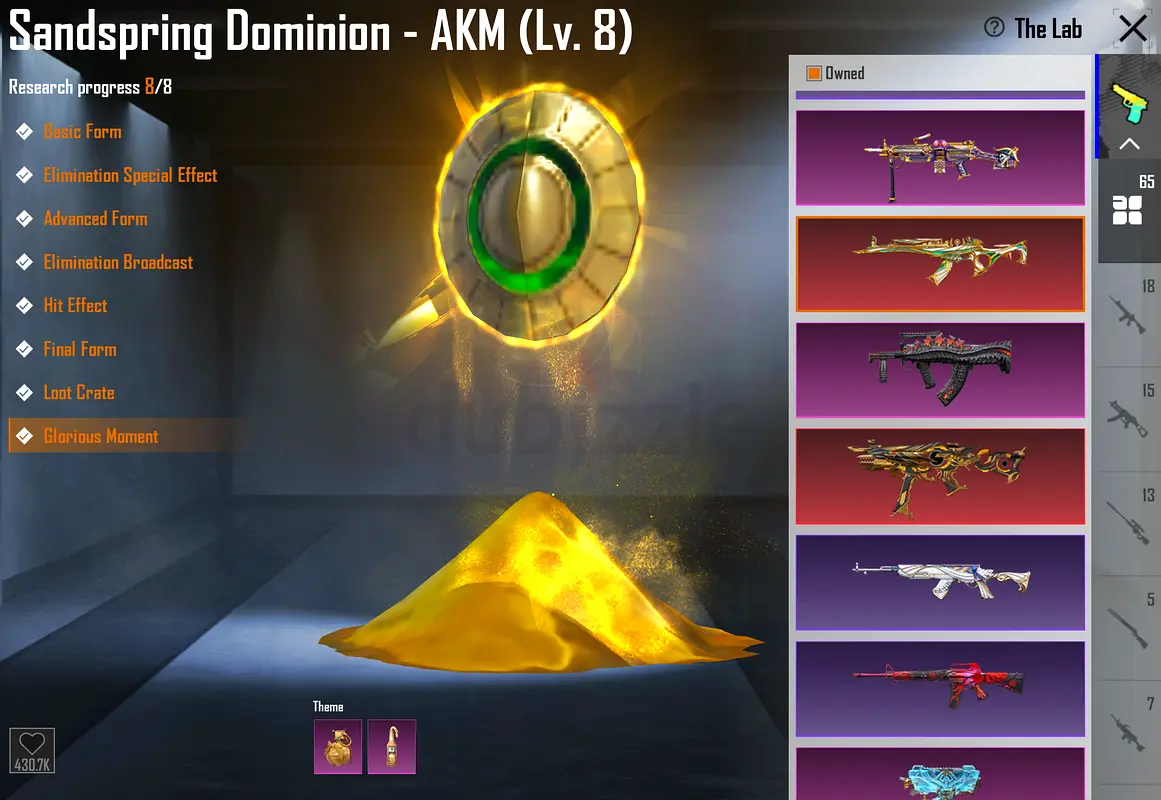Toggle the Owned filter checkbox
The image size is (1161, 800).
[x=814, y=73]
